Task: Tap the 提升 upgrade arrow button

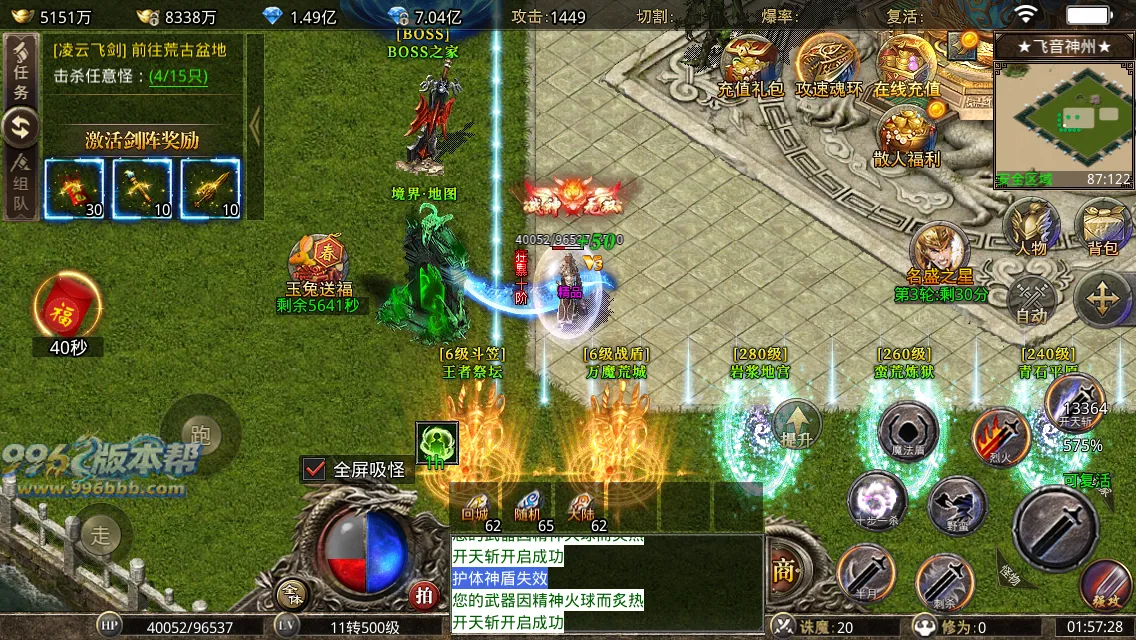Action: (797, 424)
